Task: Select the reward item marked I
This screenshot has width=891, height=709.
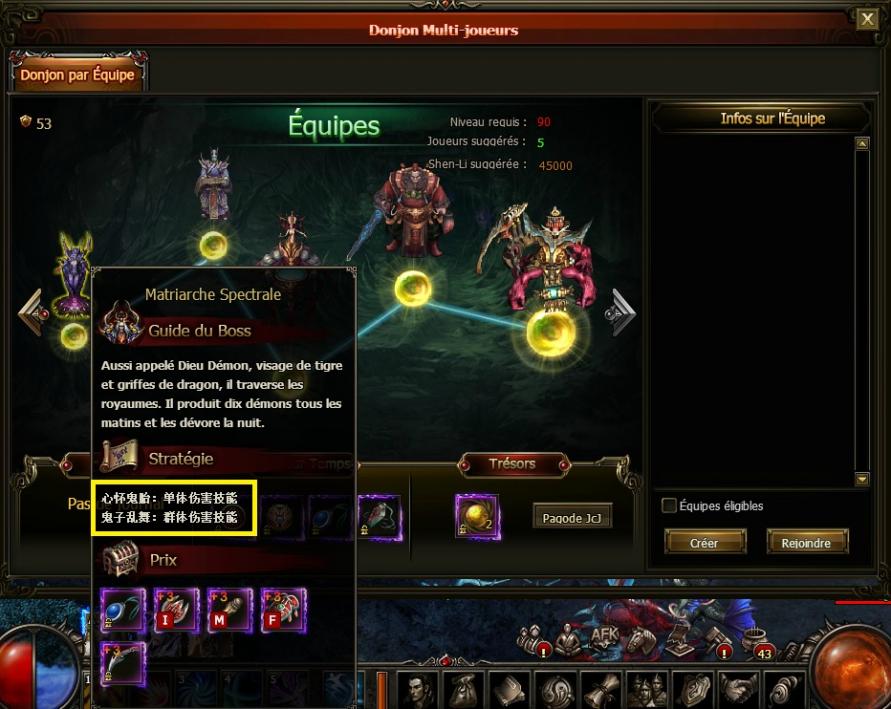Action: 175,610
